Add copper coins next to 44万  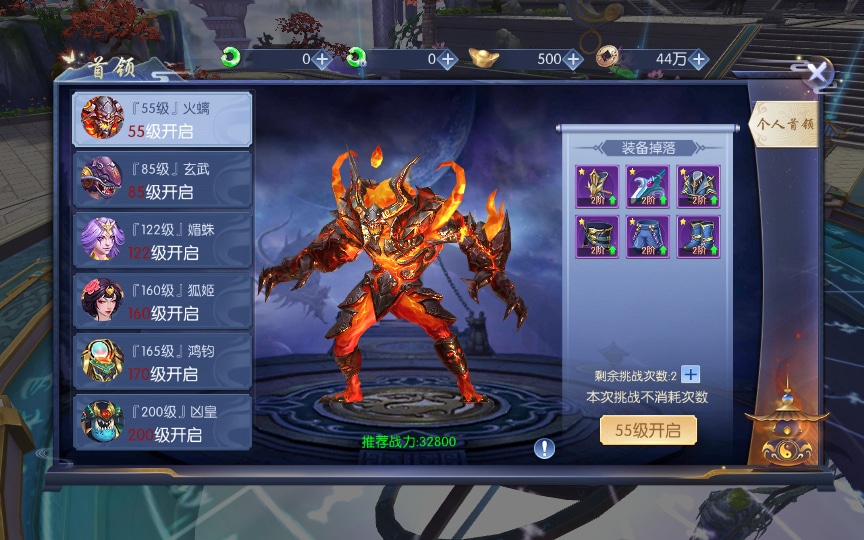coord(698,59)
